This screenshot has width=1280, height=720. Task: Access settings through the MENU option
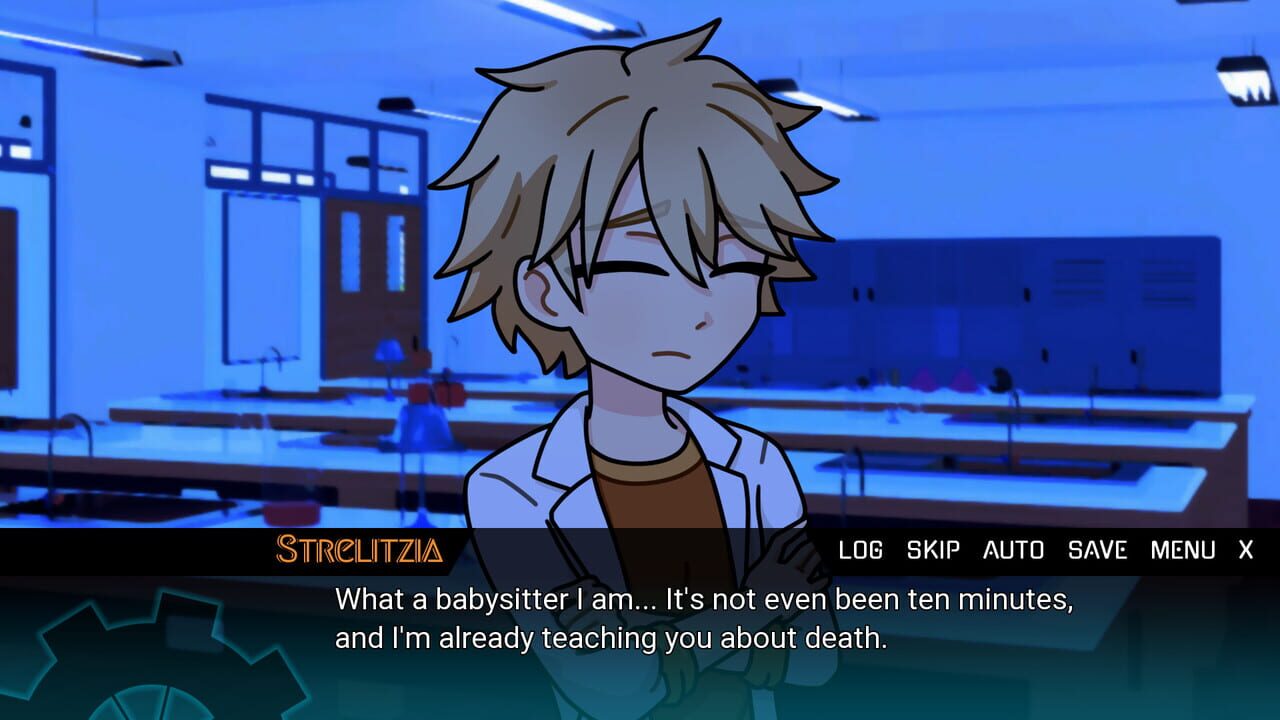tap(1182, 550)
